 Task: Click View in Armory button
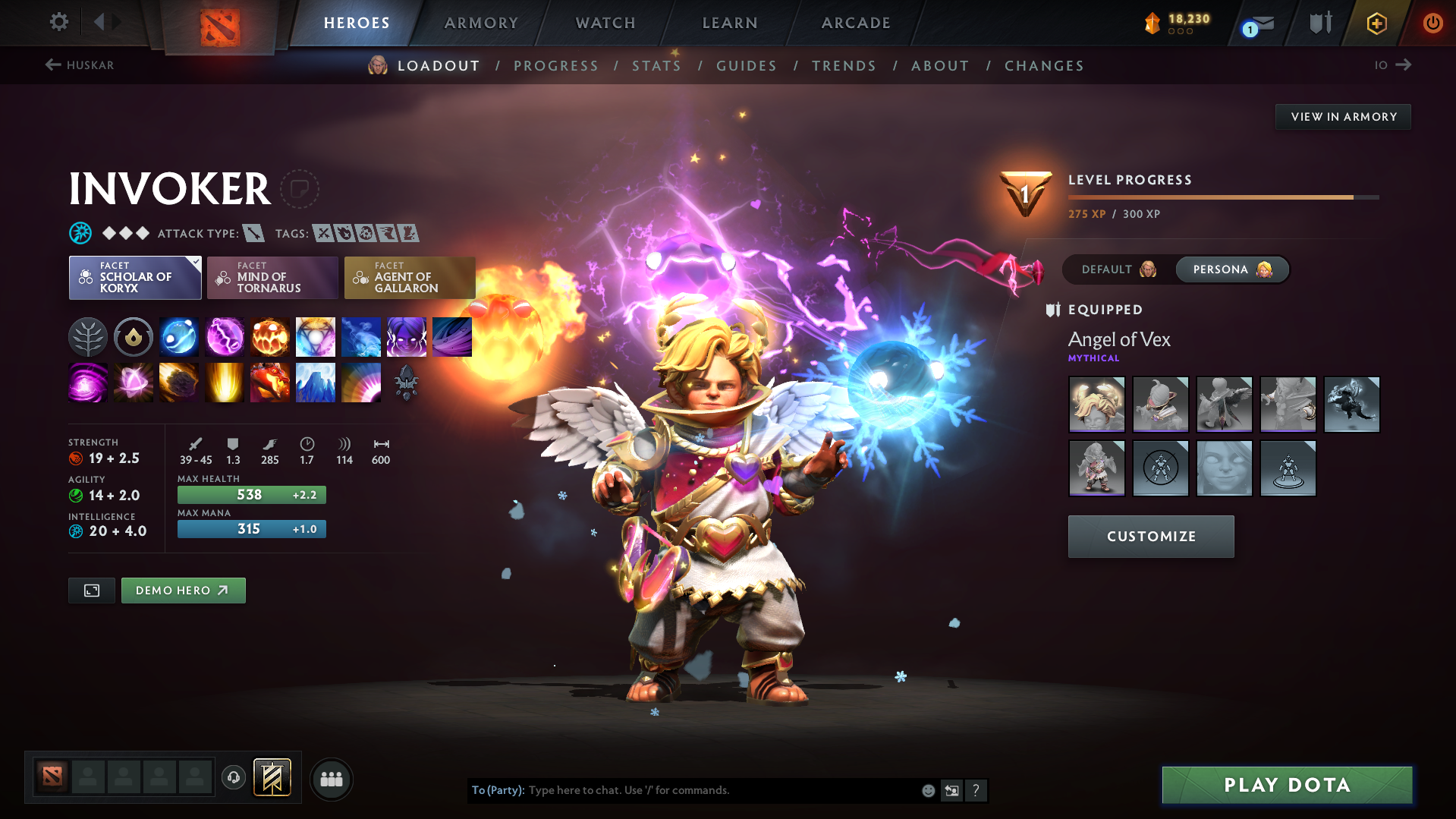[1343, 117]
